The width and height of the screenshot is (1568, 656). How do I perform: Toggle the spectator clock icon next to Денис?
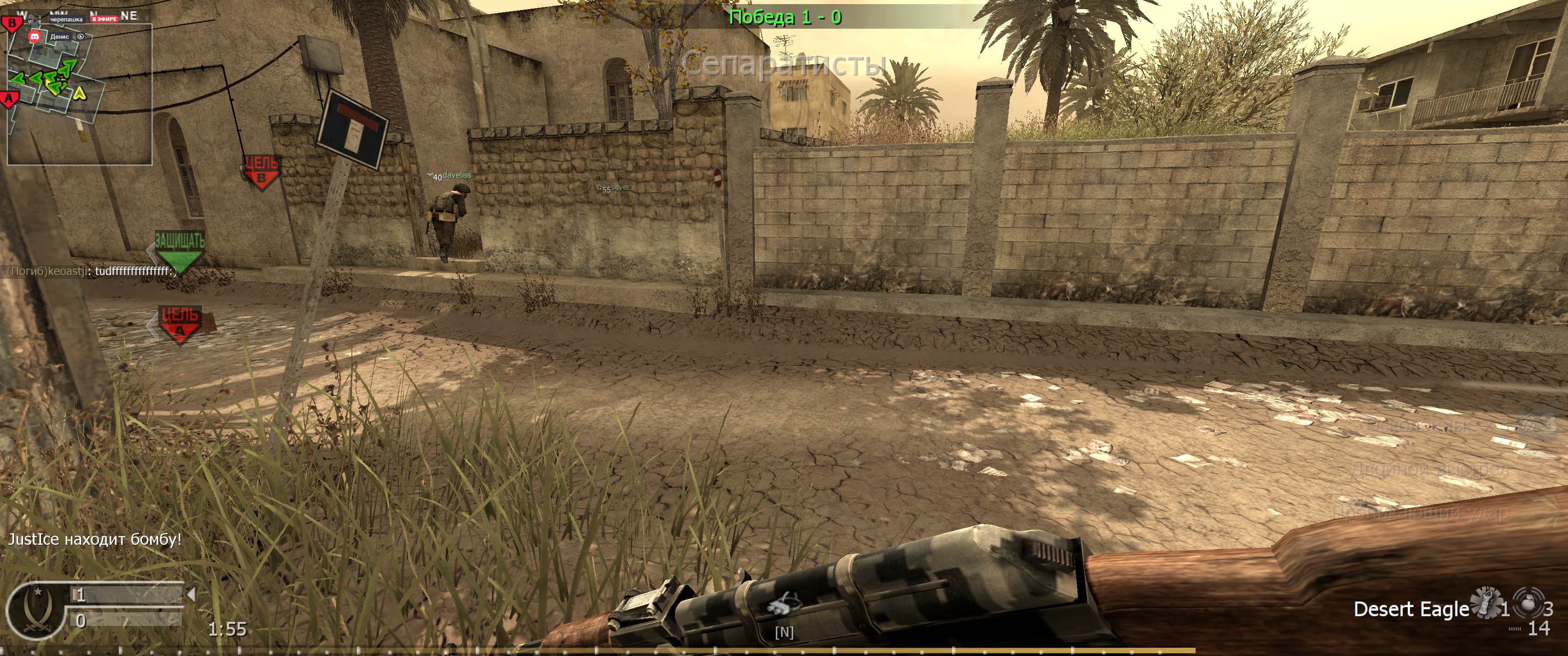click(81, 36)
